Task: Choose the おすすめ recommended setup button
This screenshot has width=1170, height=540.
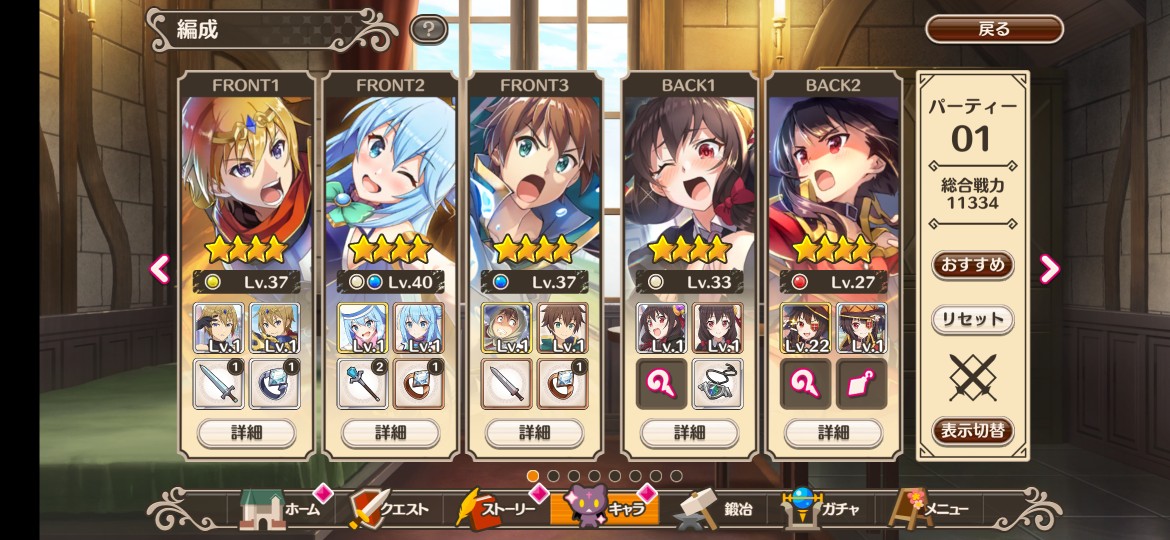Action: pyautogui.click(x=972, y=266)
